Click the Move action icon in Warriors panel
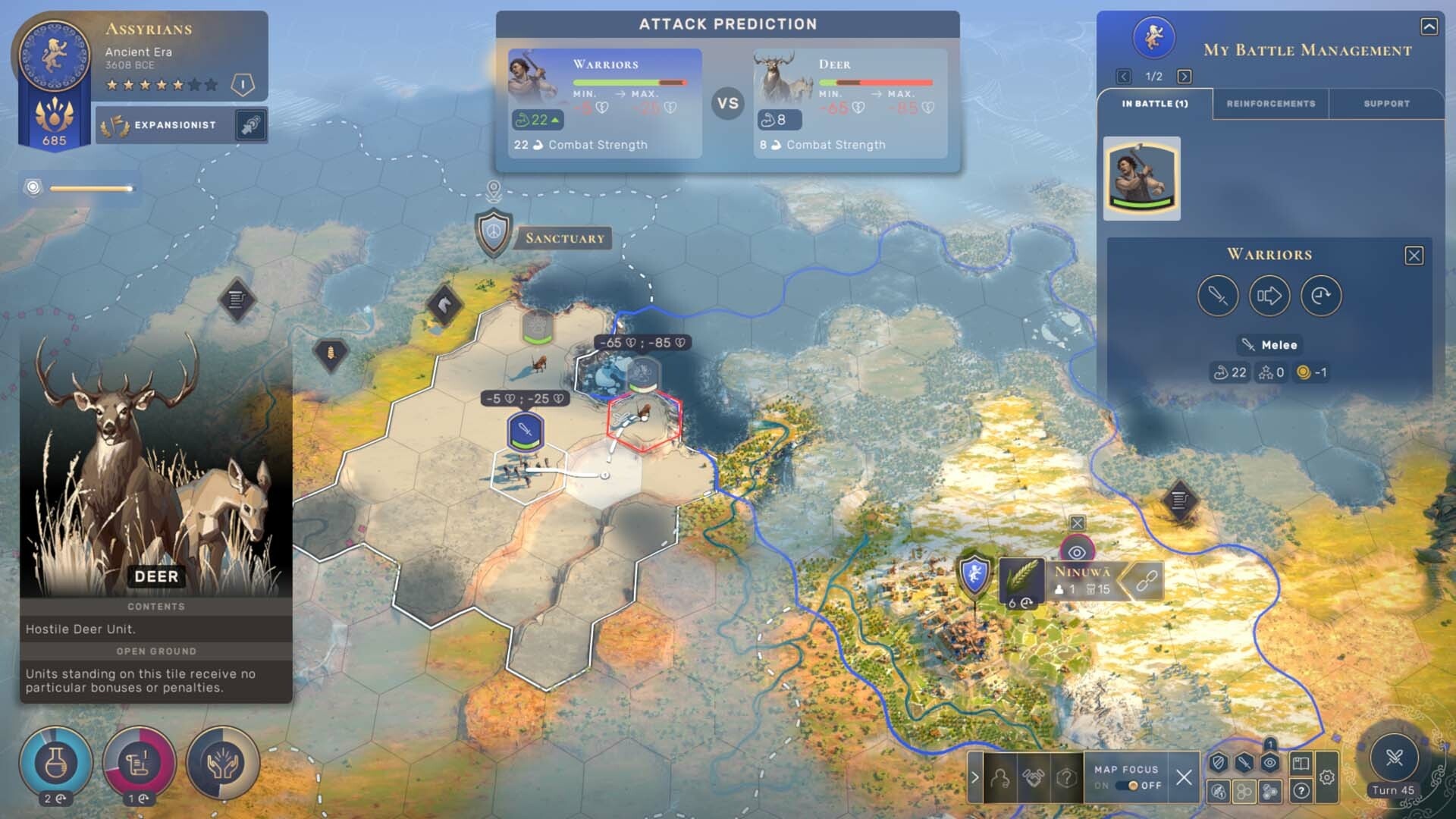Image resolution: width=1456 pixels, height=819 pixels. (x=1269, y=296)
